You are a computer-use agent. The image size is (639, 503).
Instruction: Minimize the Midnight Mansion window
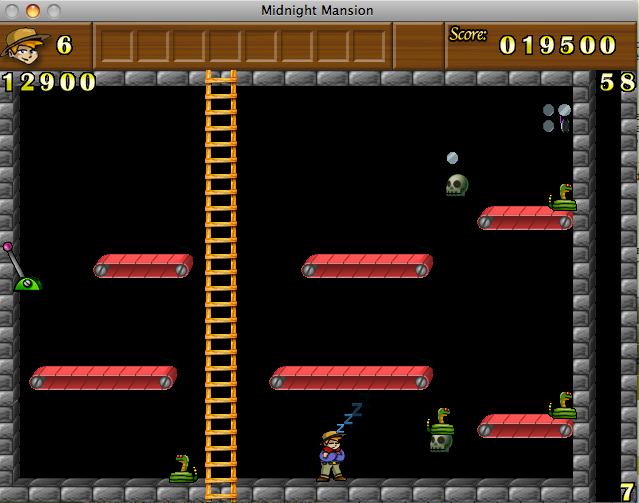click(x=32, y=10)
